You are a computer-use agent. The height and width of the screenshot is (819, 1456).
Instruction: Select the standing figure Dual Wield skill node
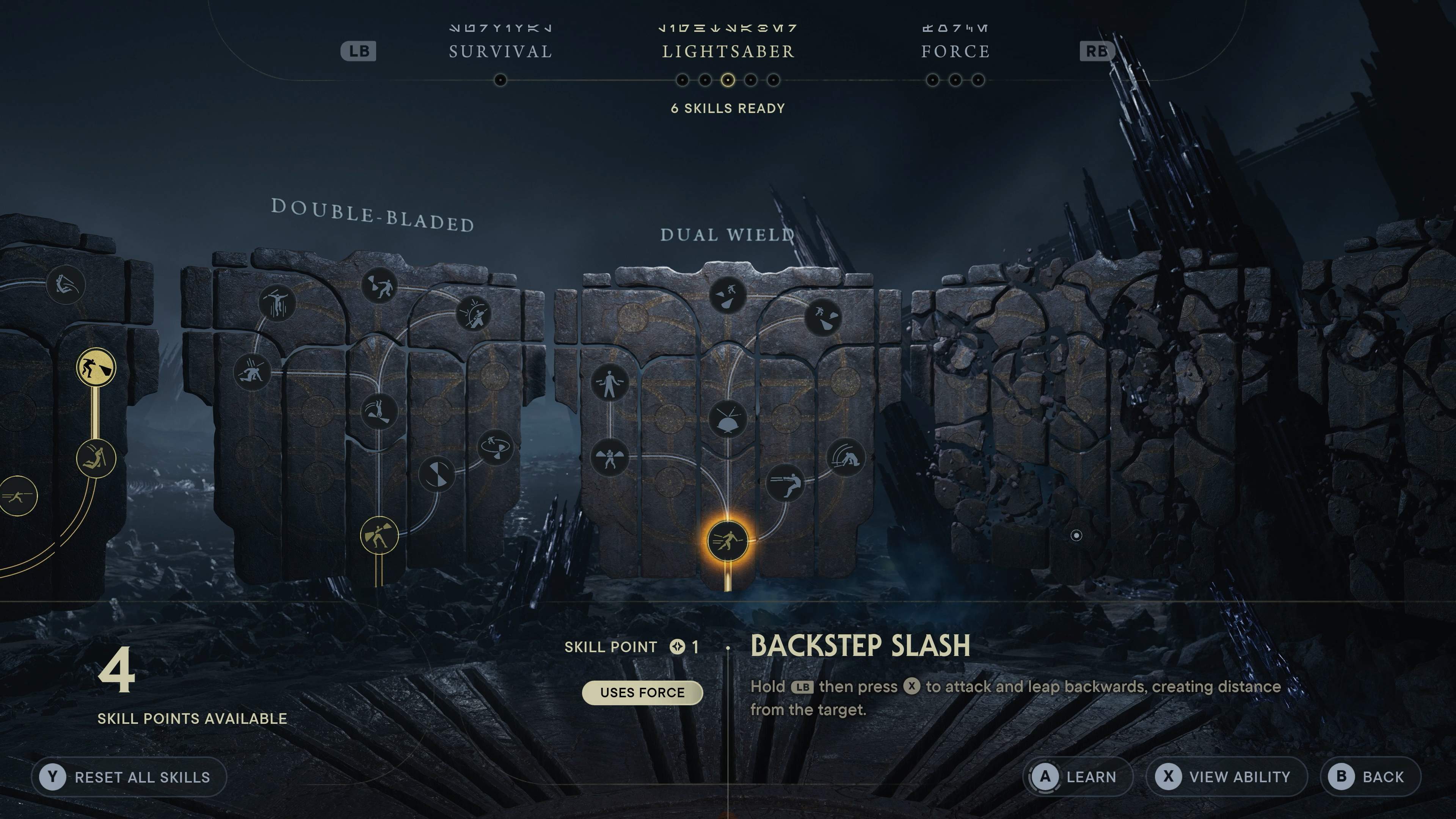(x=609, y=383)
